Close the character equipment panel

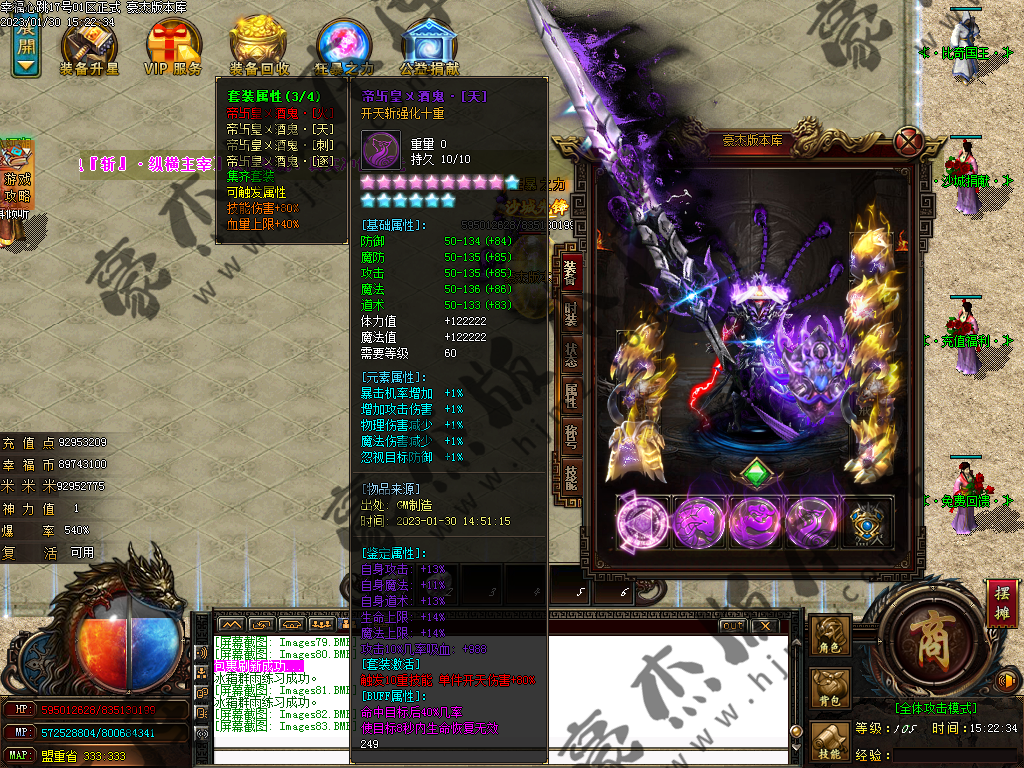pyautogui.click(x=908, y=141)
